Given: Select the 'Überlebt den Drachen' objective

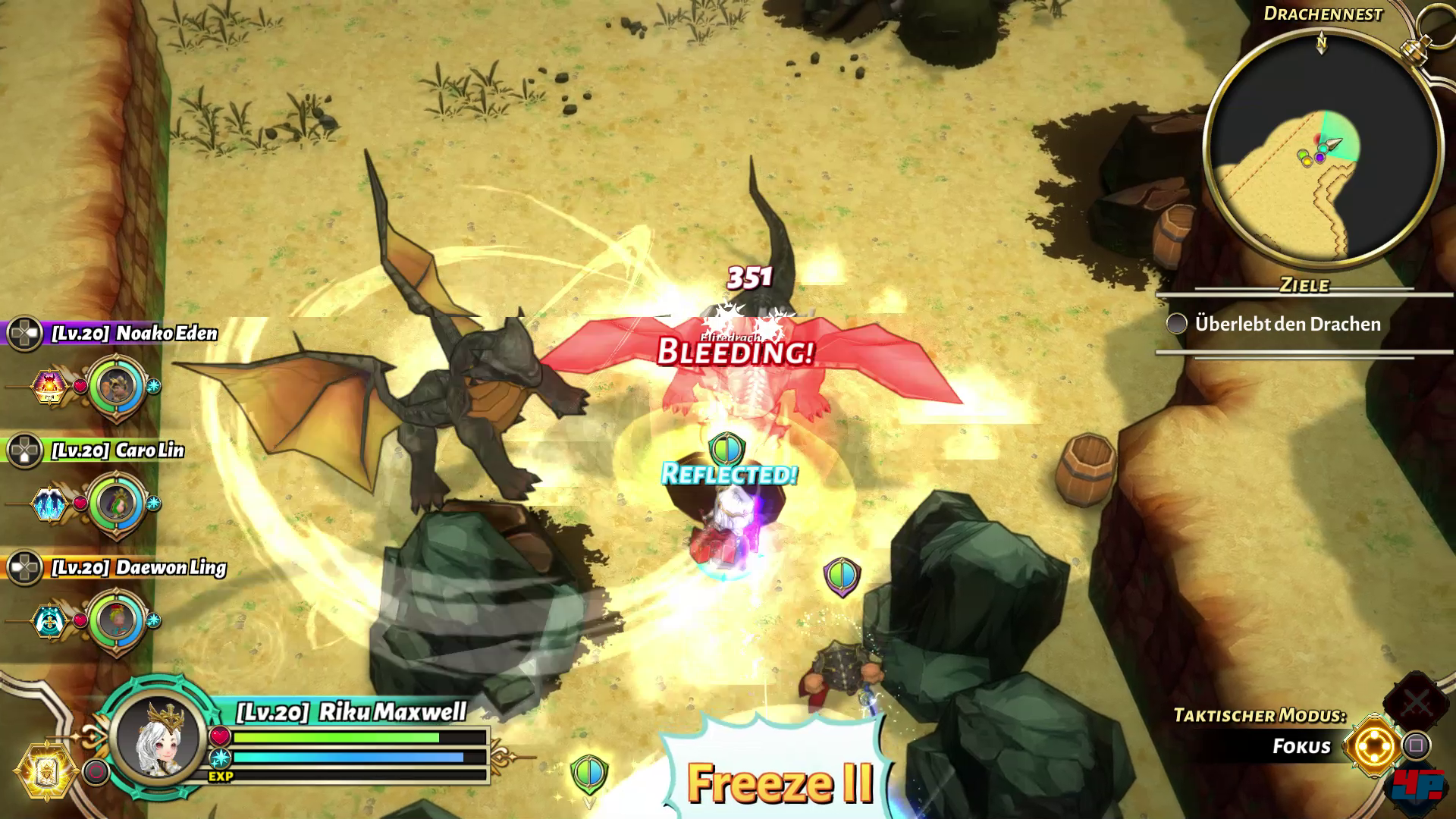Looking at the screenshot, I should point(1287,325).
